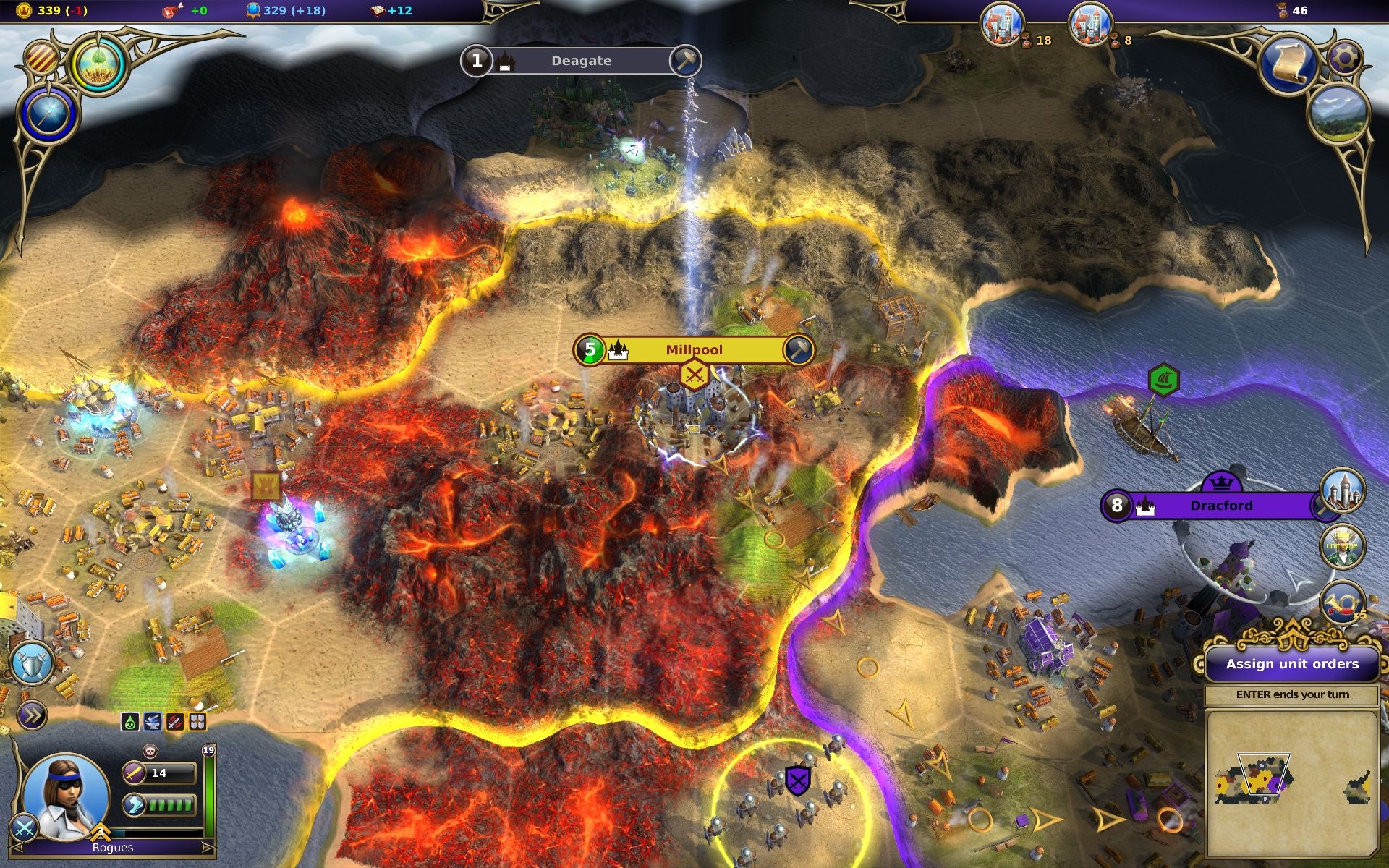Show the next unit with right arrow
The height and width of the screenshot is (868, 1389).
[x=208, y=847]
